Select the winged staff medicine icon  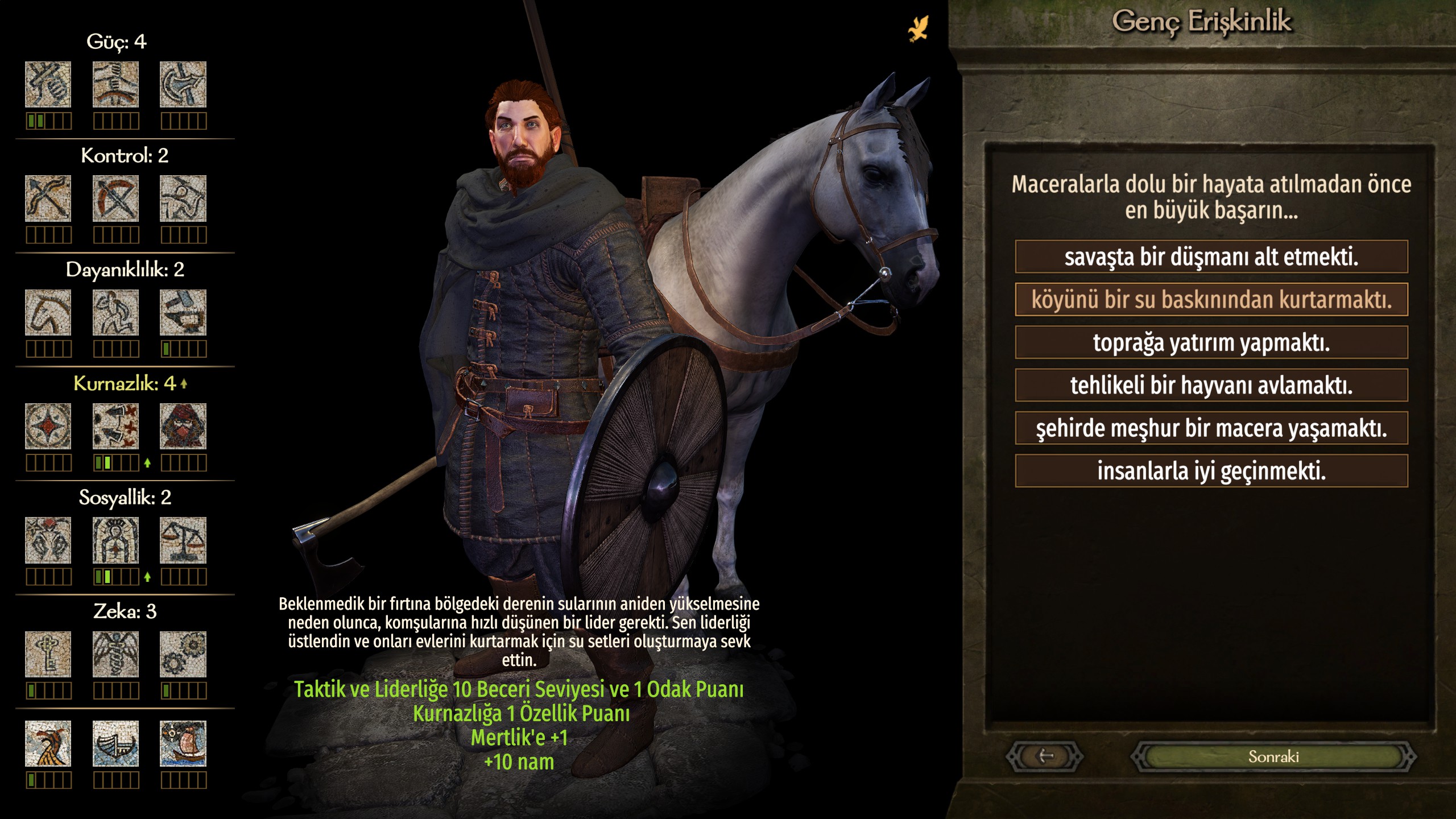pyautogui.click(x=115, y=654)
